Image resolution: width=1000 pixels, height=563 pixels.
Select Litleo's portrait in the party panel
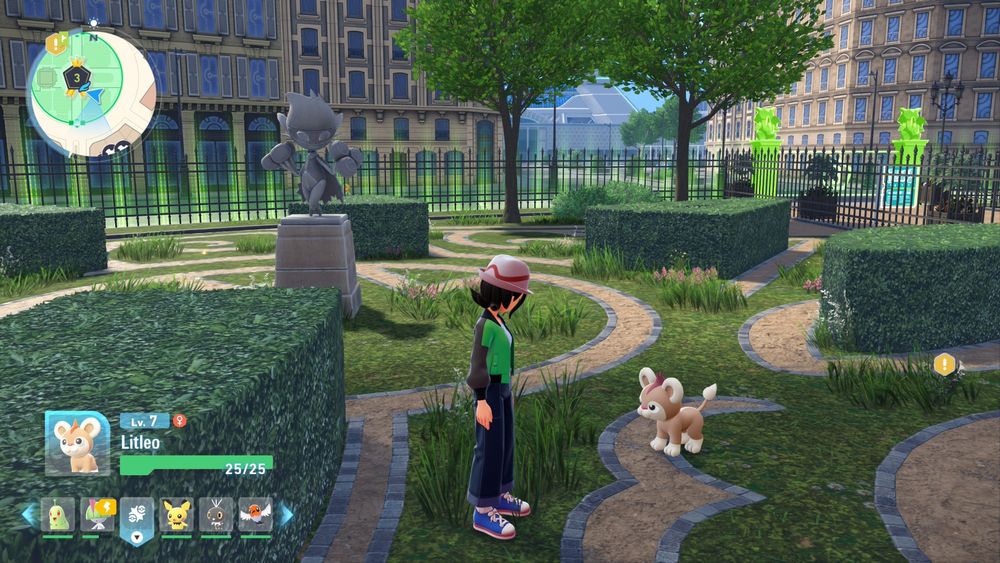click(77, 443)
